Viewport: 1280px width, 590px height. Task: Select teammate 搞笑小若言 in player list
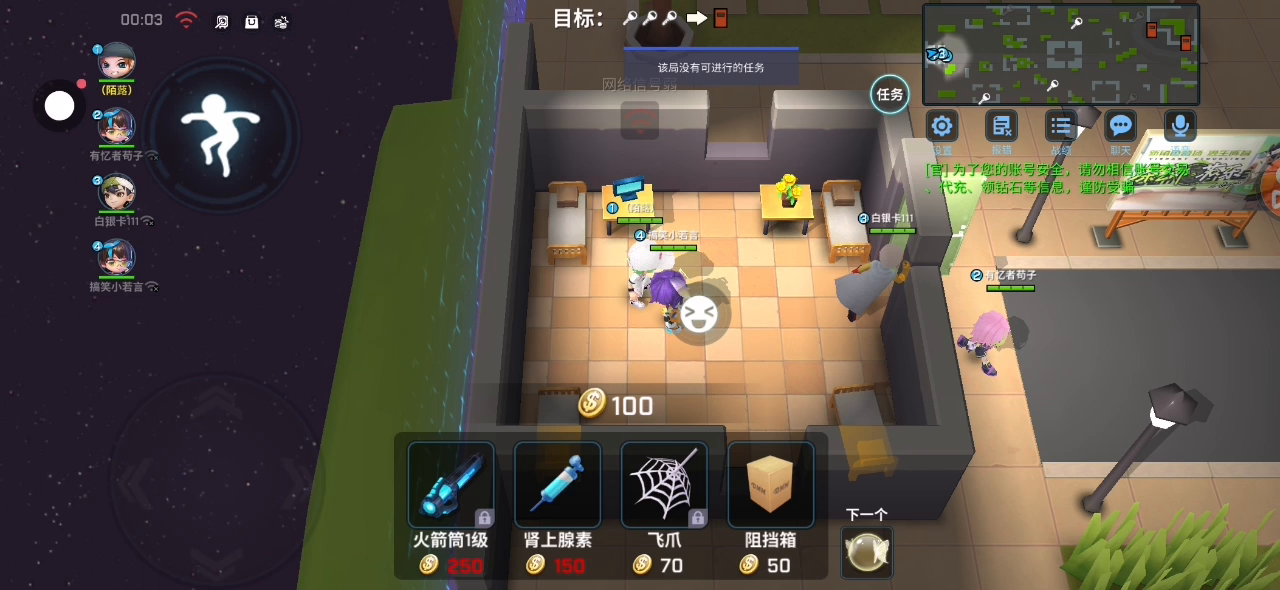[x=116, y=258]
